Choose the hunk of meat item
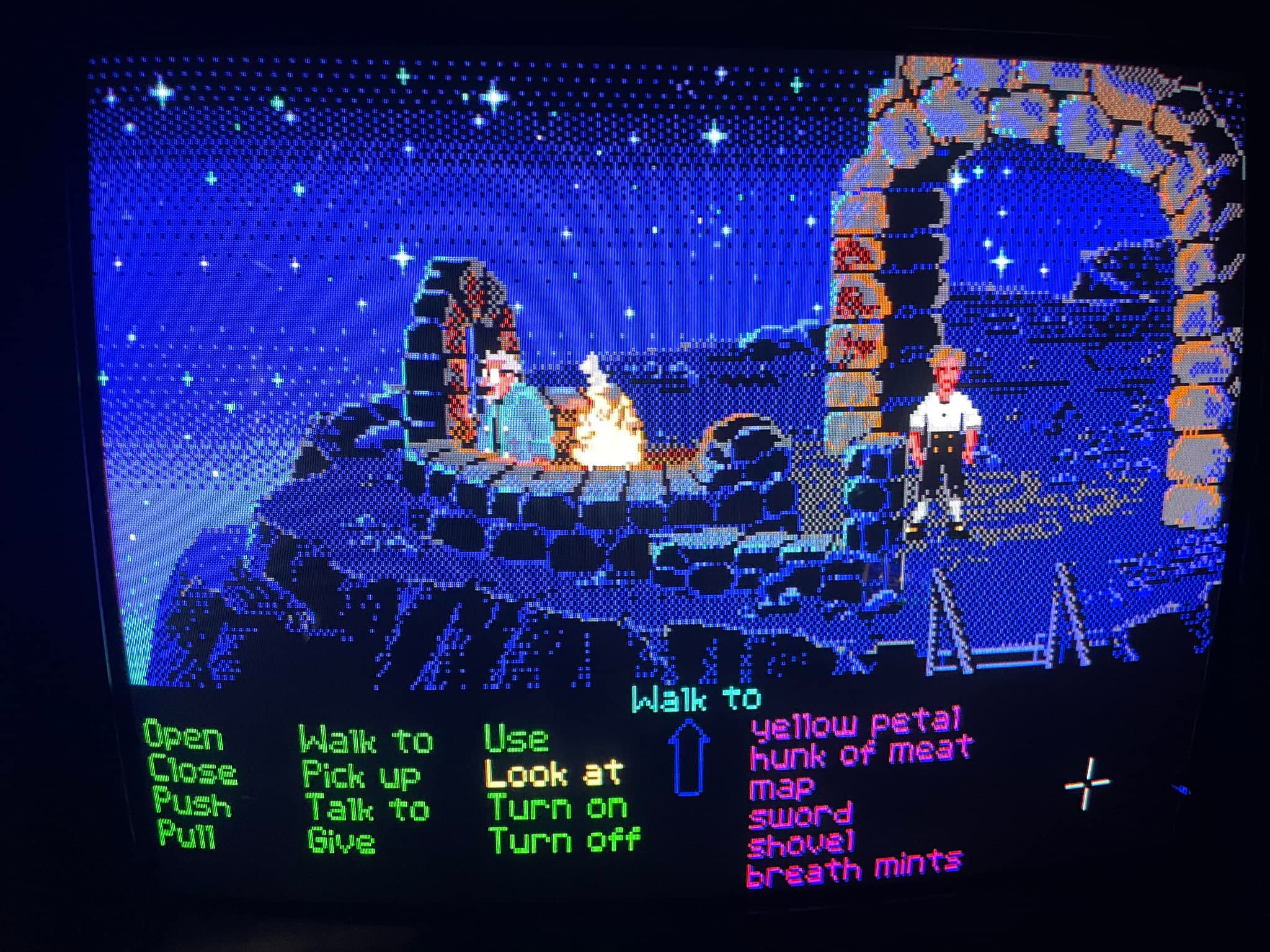This screenshot has height=952, width=1270. click(861, 752)
